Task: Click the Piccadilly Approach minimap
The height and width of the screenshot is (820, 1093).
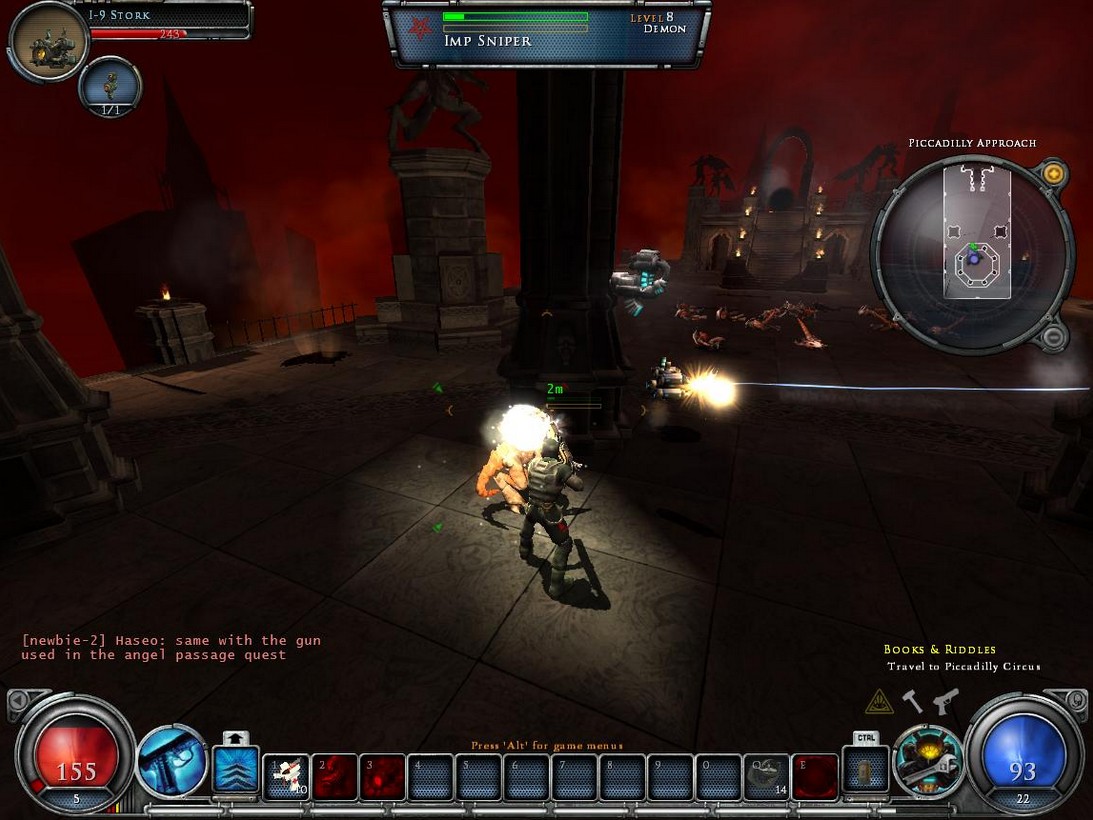Action: click(971, 251)
